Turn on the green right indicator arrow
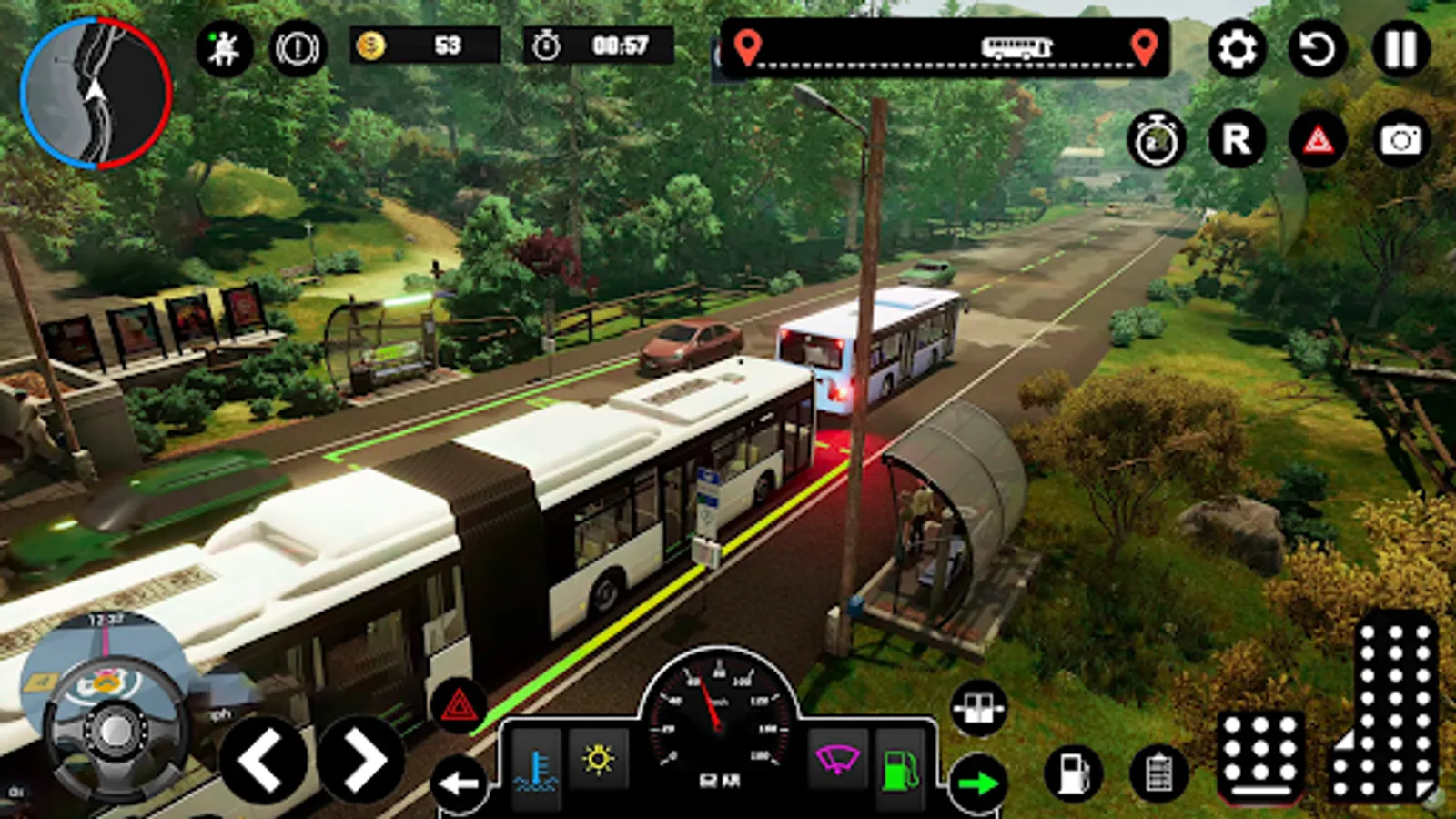Screen dimensions: 1456x819 click(978, 783)
